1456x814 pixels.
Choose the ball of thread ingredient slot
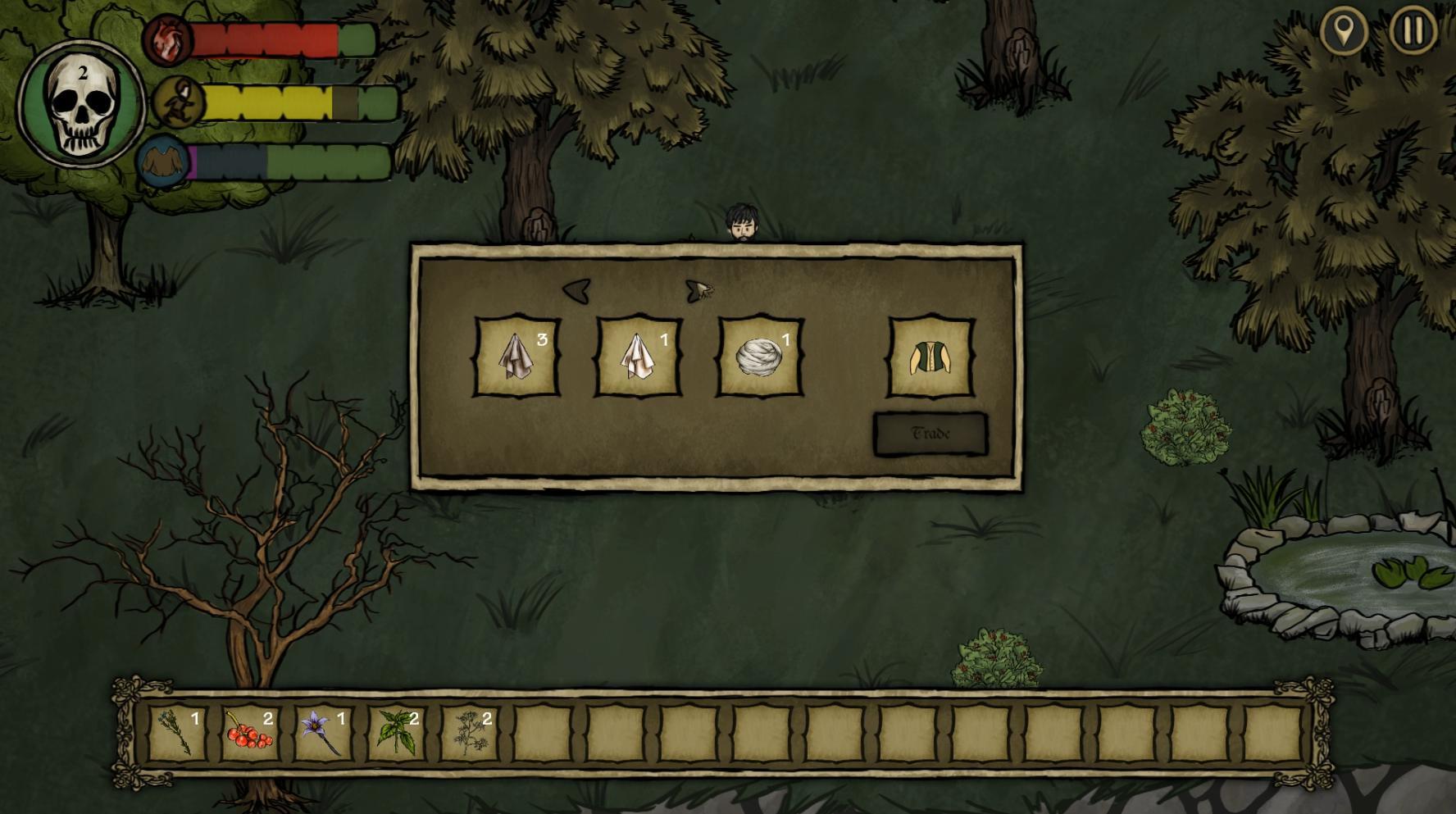pos(760,357)
